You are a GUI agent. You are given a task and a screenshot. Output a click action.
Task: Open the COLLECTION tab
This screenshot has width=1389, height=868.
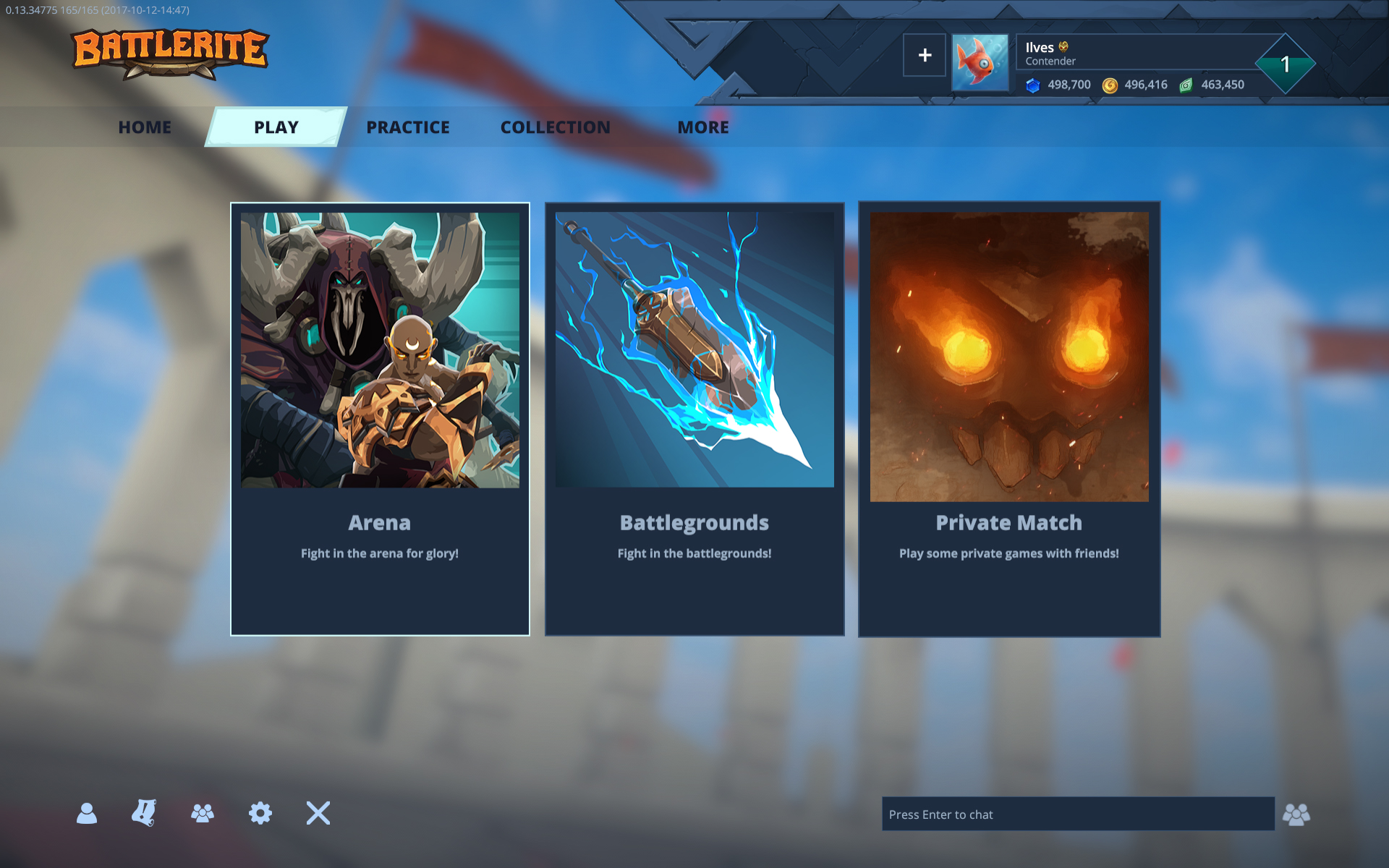[555, 127]
